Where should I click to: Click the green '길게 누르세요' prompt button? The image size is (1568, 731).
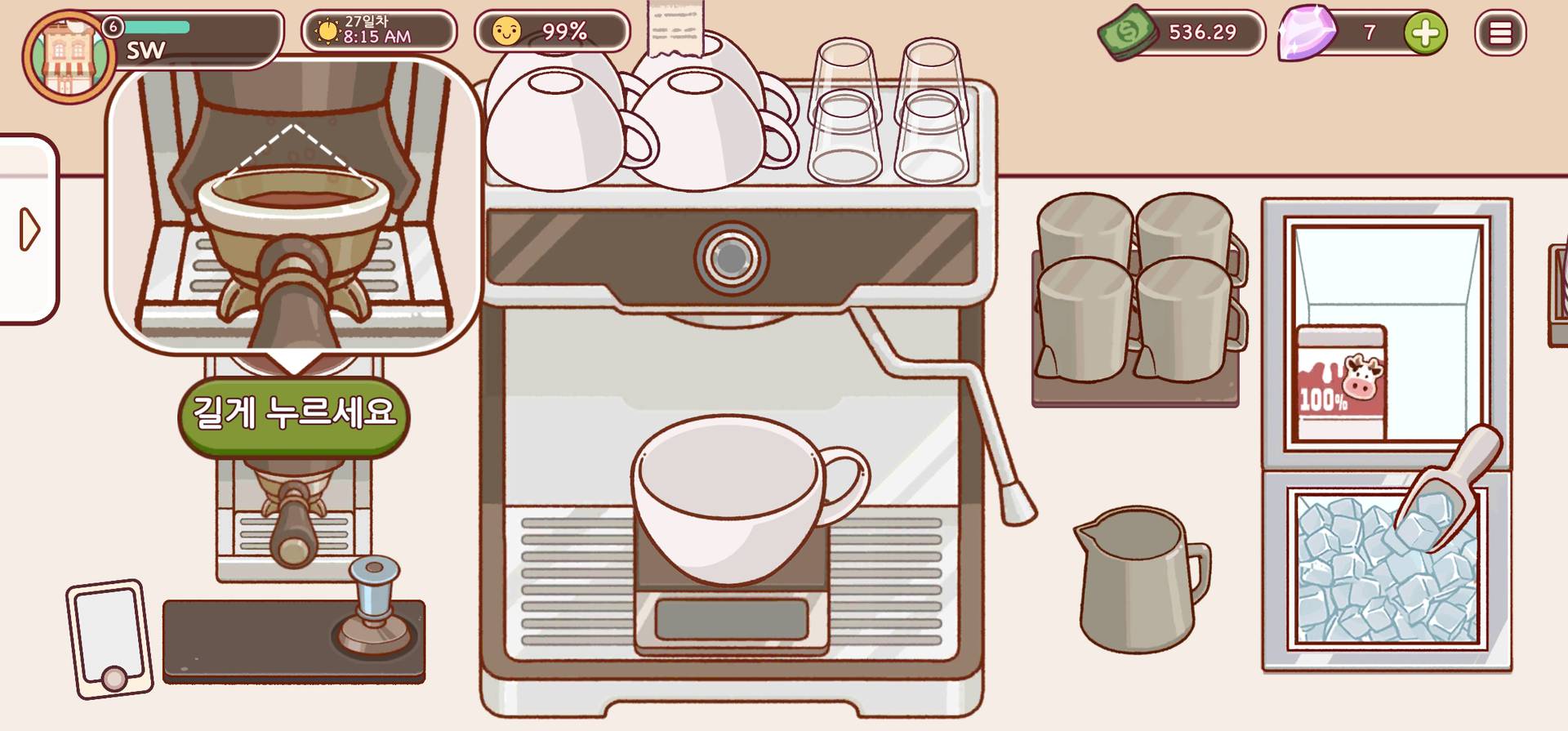point(294,412)
